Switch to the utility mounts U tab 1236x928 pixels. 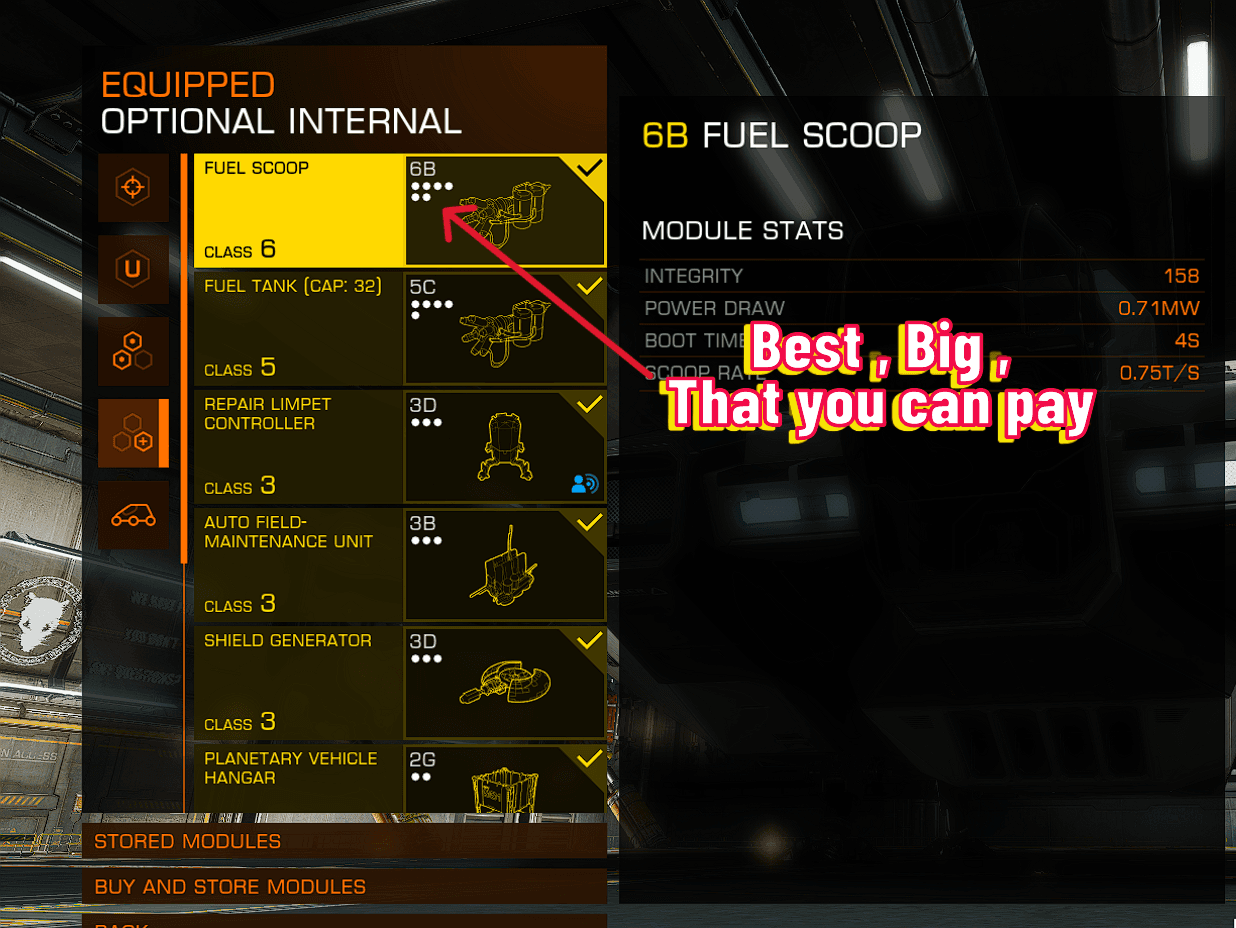pos(133,269)
